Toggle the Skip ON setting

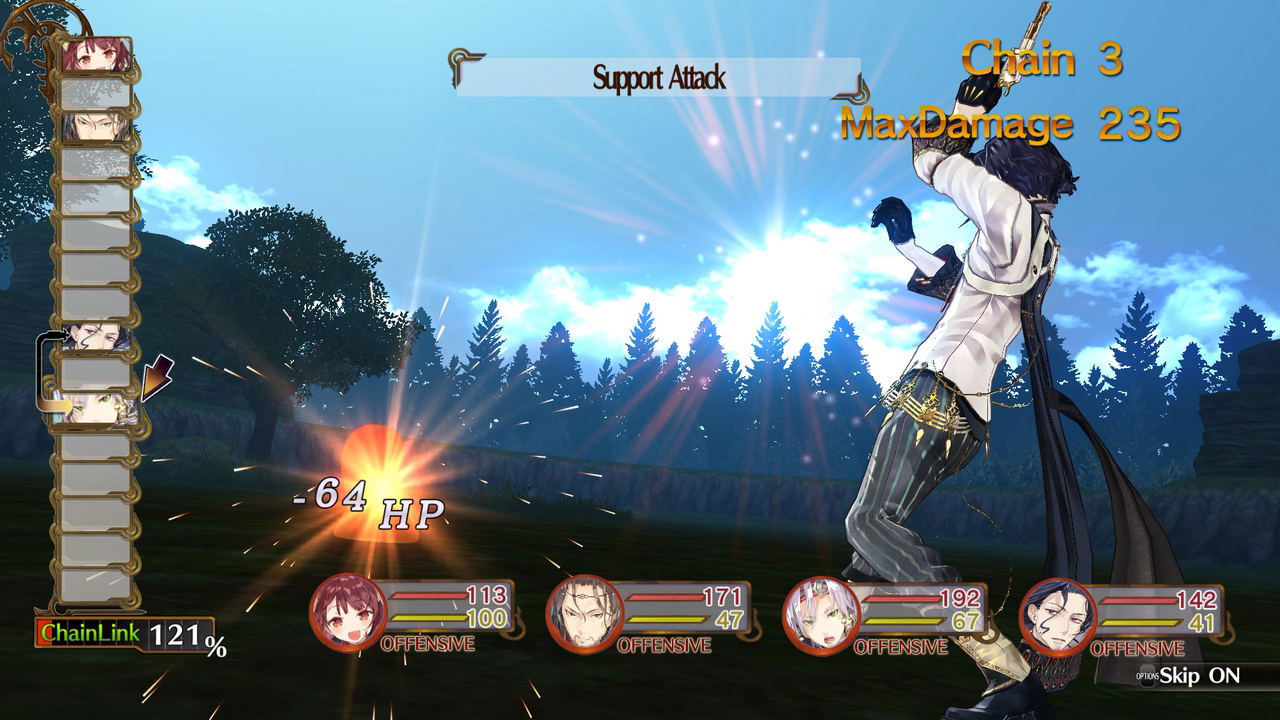pos(1198,675)
